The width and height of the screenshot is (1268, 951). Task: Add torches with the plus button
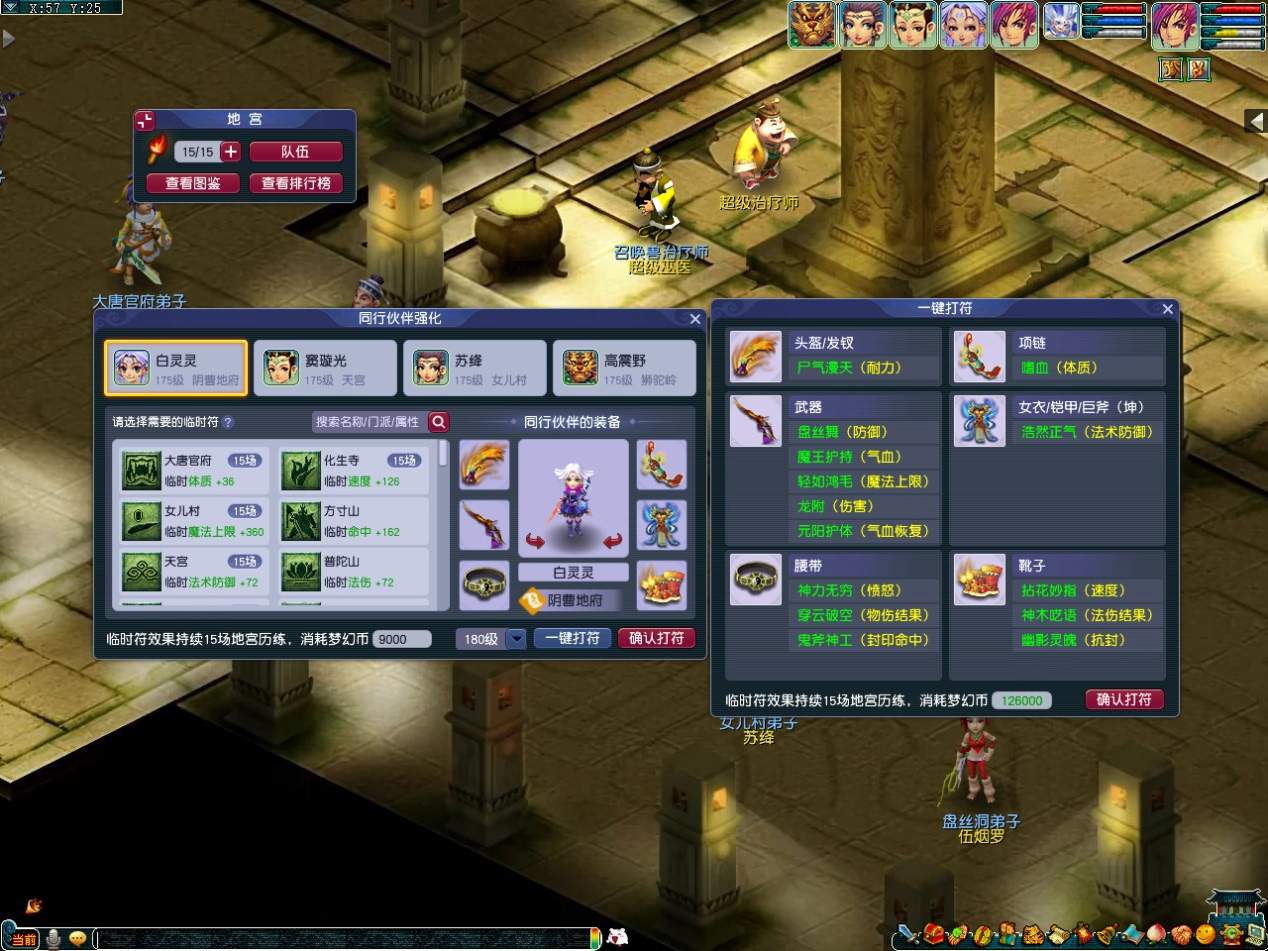tap(231, 152)
